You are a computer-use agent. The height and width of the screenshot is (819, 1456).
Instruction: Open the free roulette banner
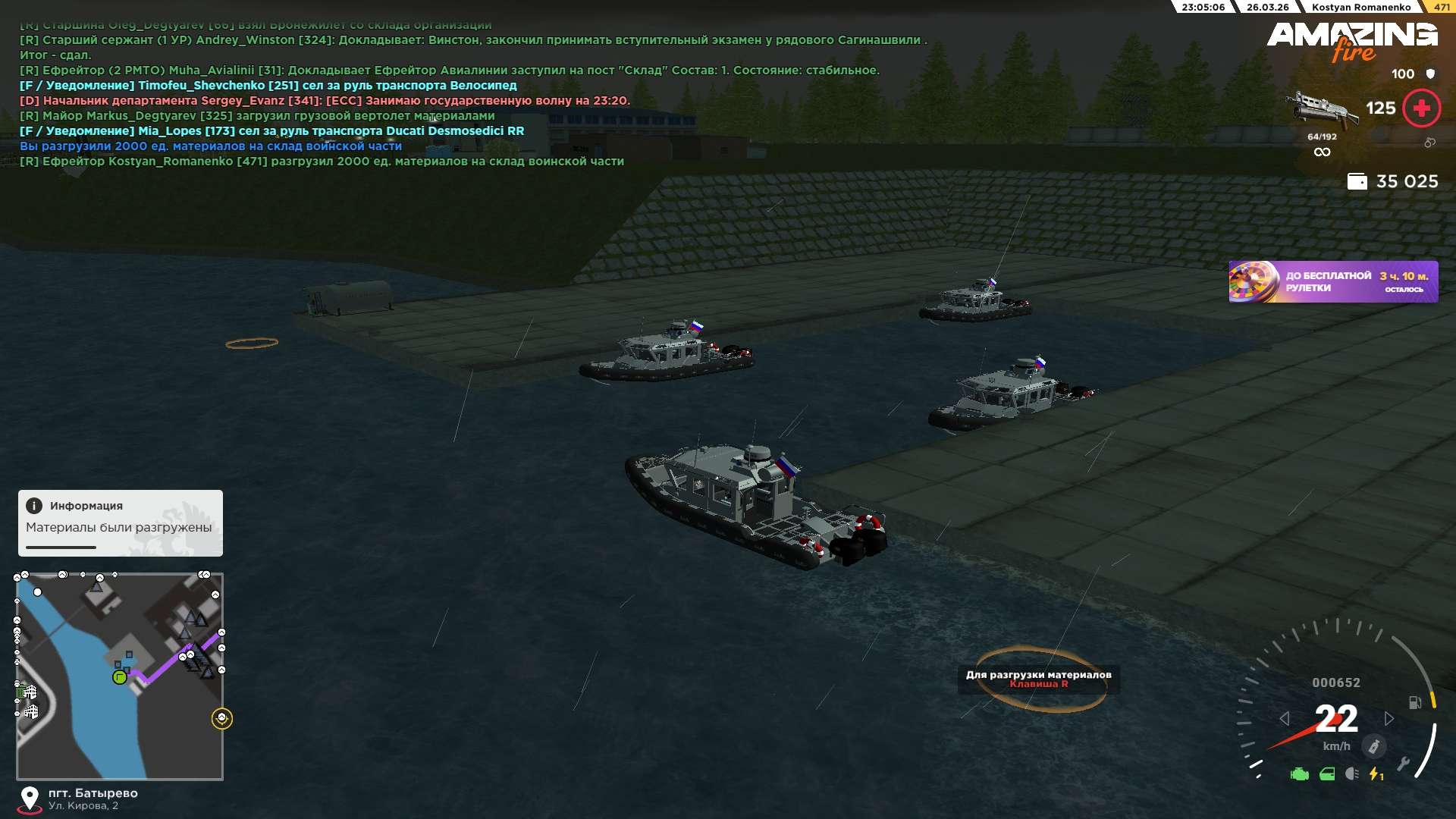(x=1332, y=281)
